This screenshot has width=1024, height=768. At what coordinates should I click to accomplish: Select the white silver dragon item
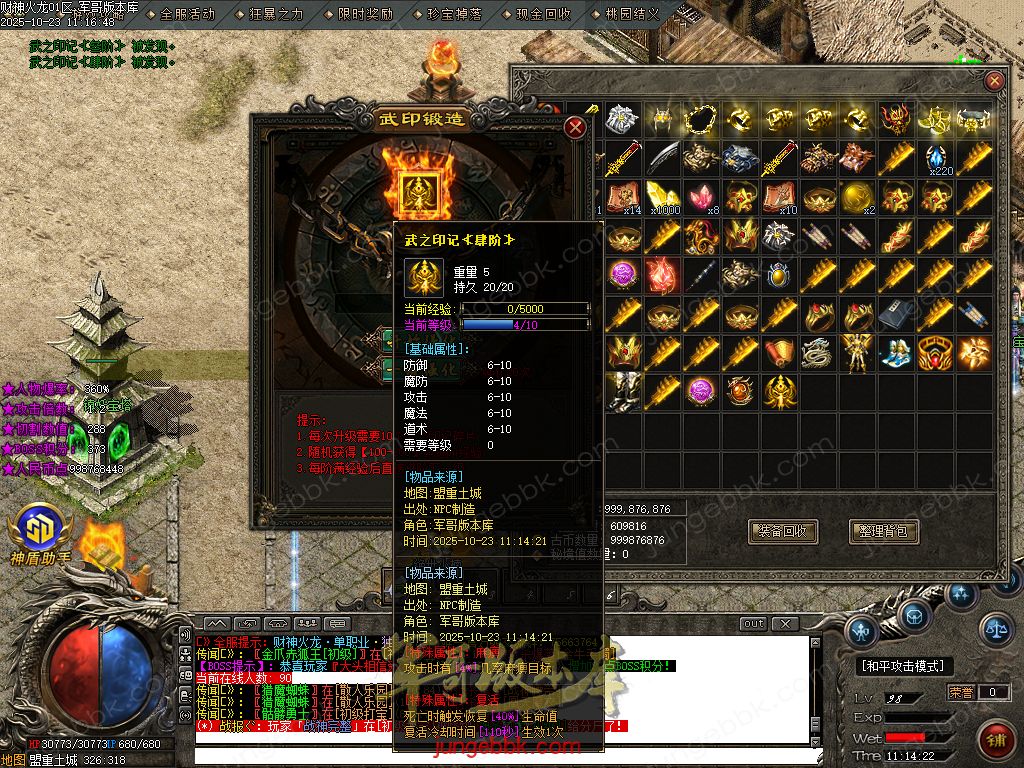(817, 354)
